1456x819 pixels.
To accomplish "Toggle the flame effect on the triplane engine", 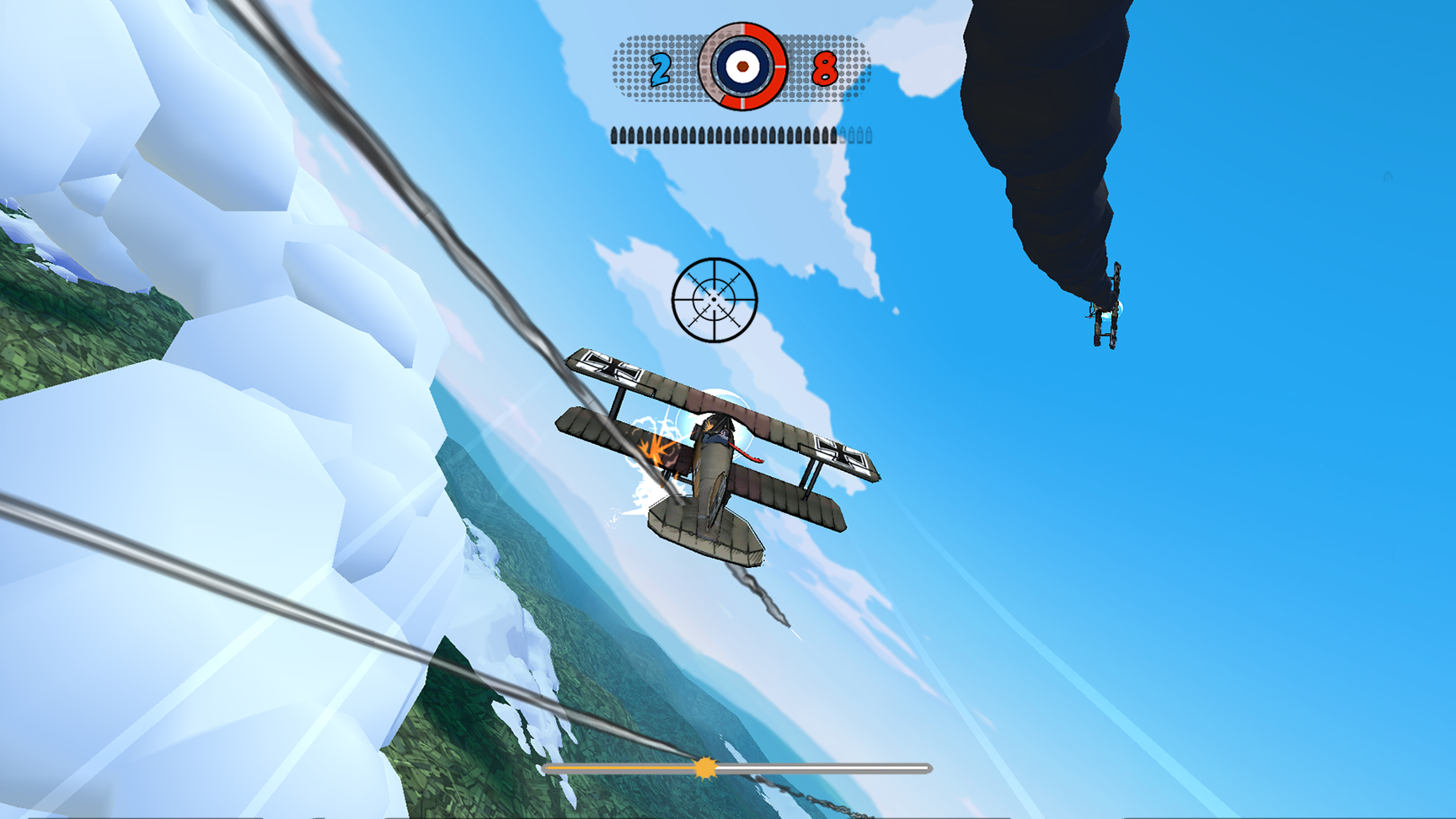I will click(655, 451).
